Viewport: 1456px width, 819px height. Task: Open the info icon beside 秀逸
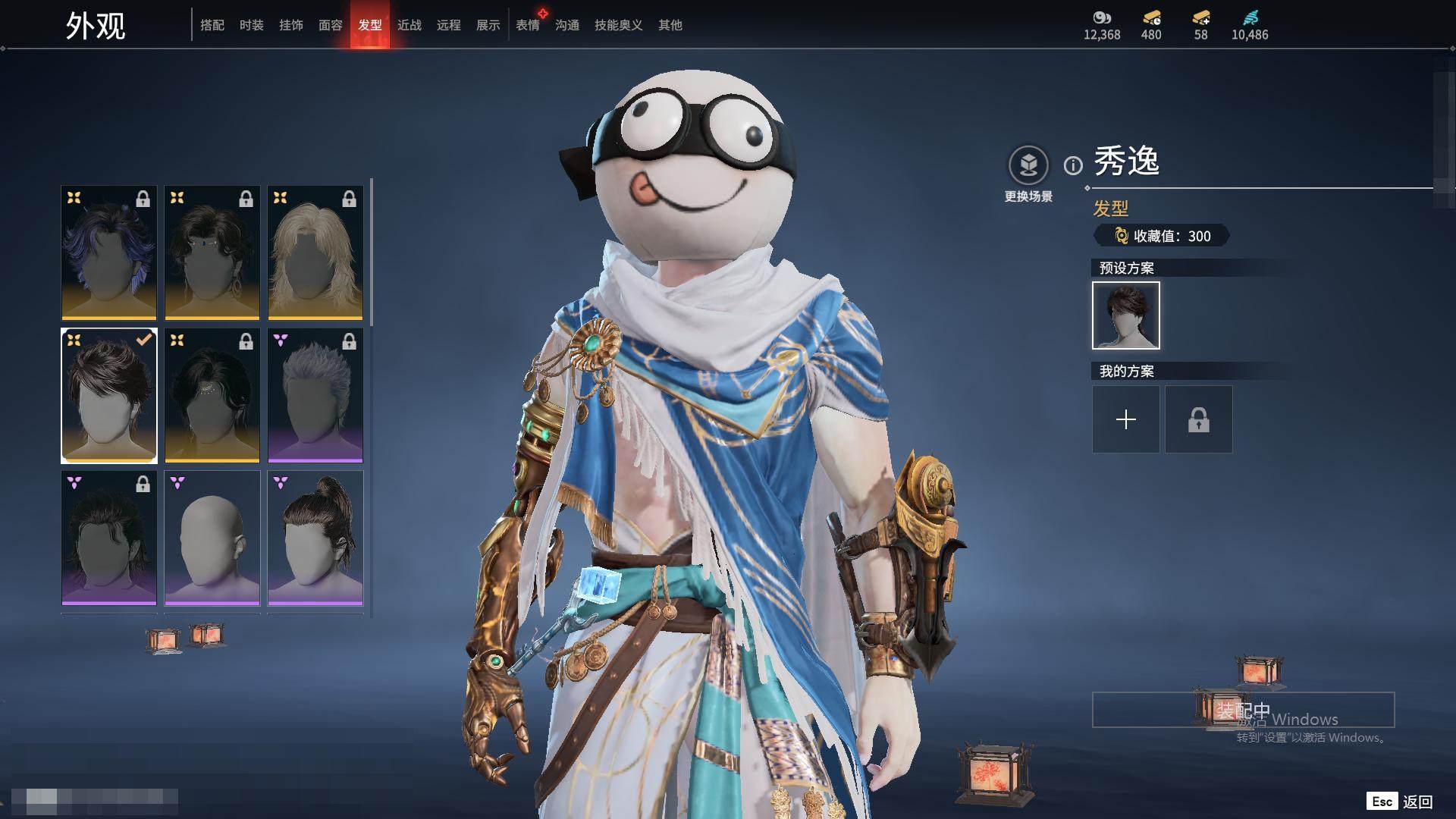point(1073,165)
